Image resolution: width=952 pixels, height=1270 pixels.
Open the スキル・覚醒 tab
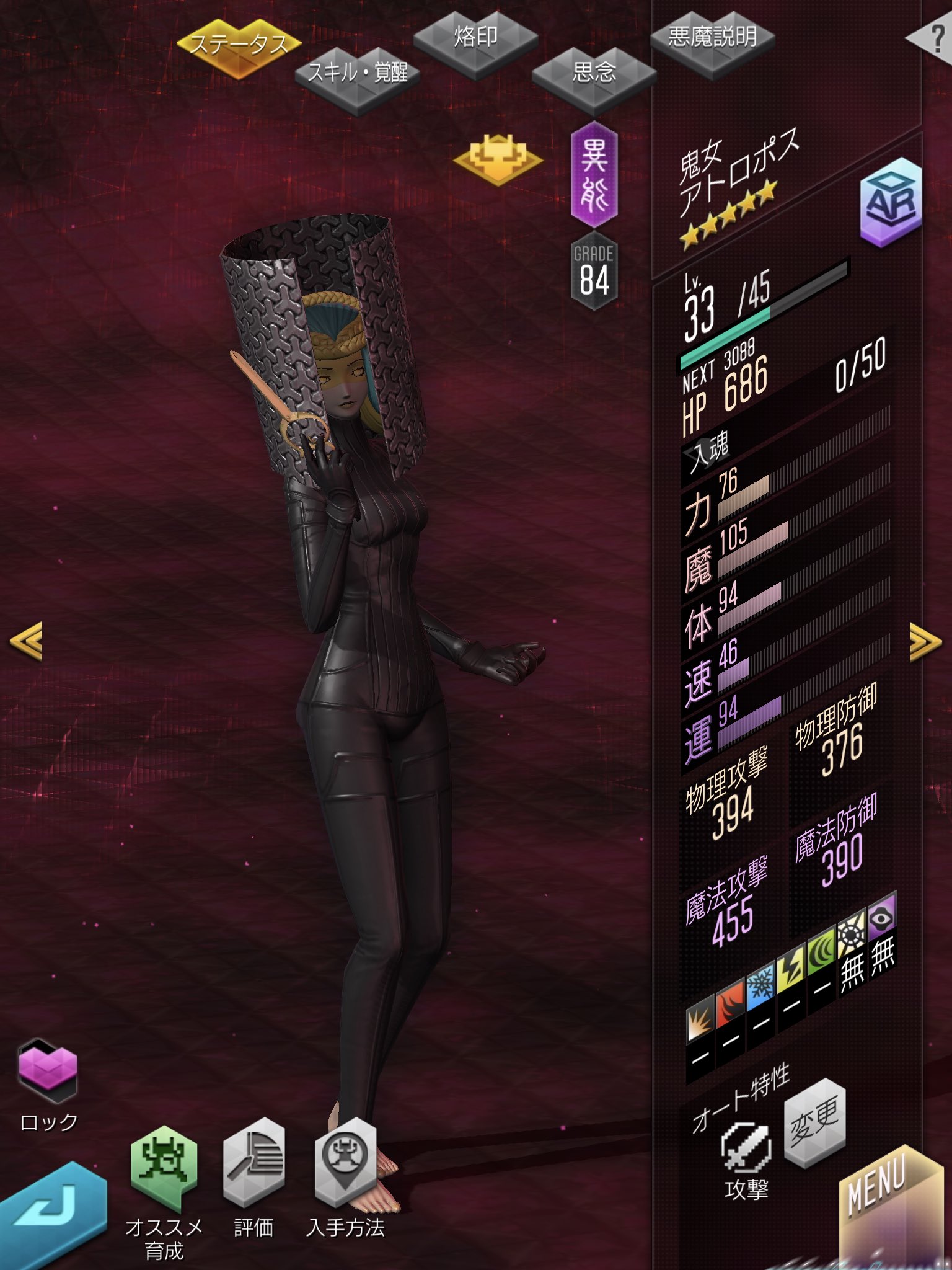coord(358,76)
